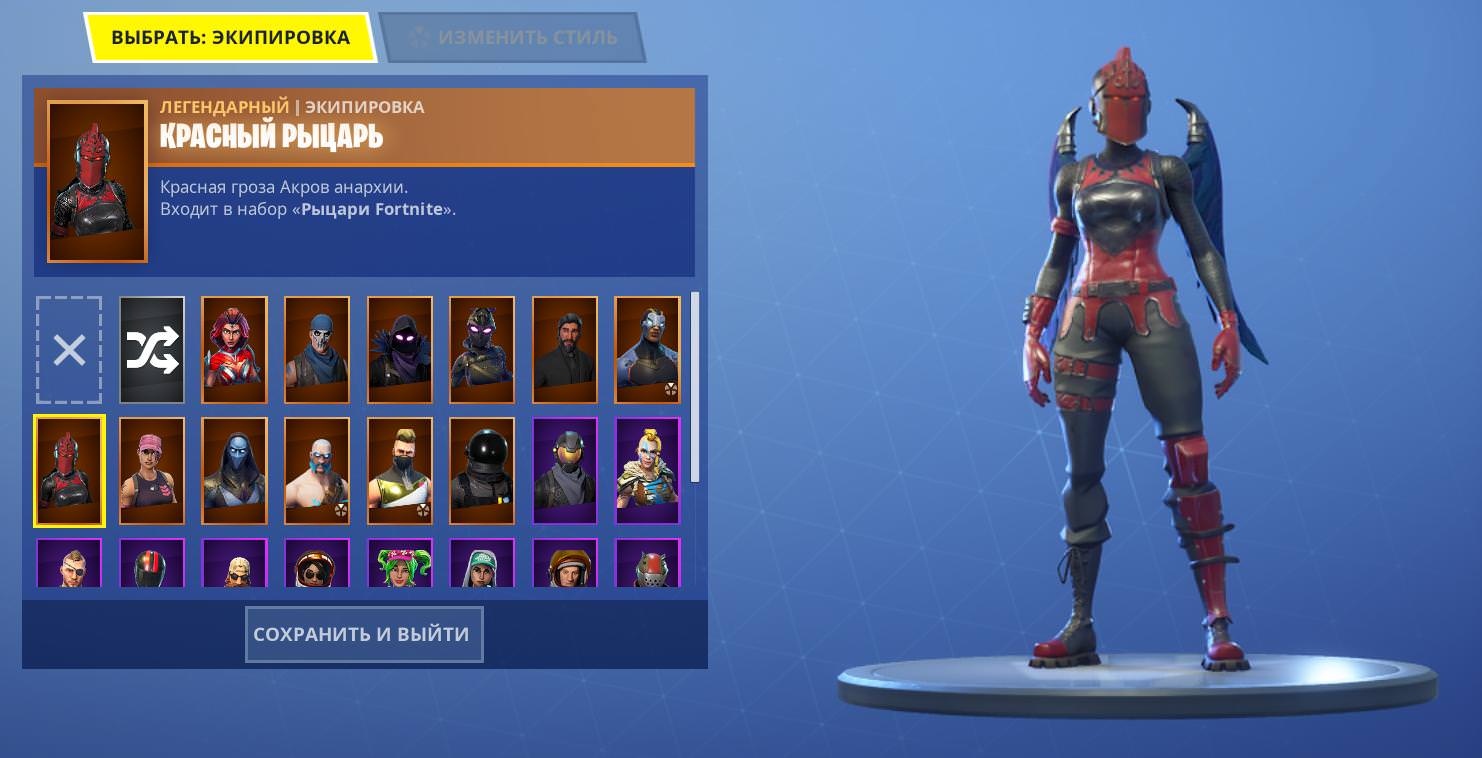Clear outfit with the empty X slot
This screenshot has height=758, width=1482.
(x=69, y=350)
